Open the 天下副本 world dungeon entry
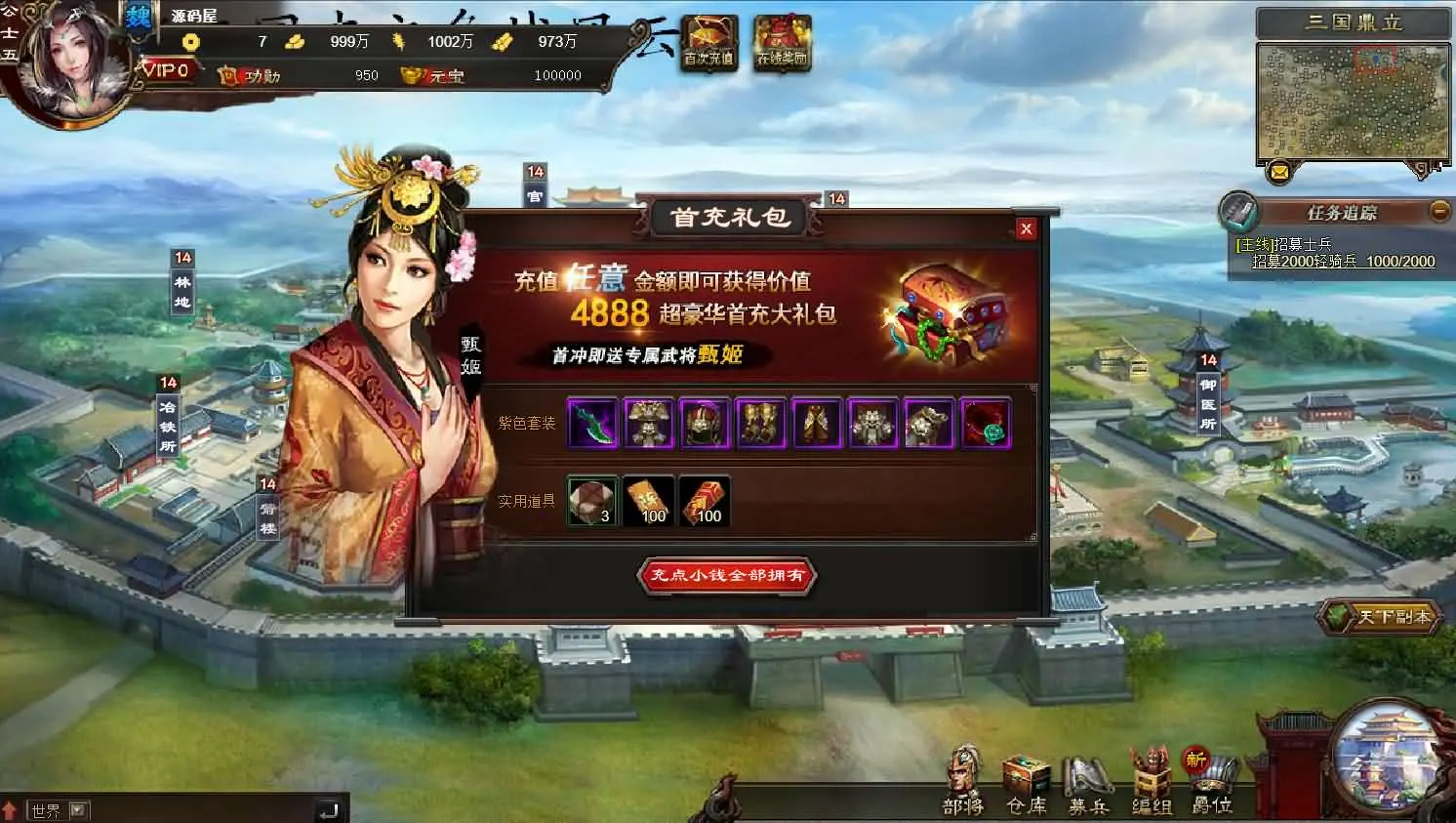 point(1377,617)
